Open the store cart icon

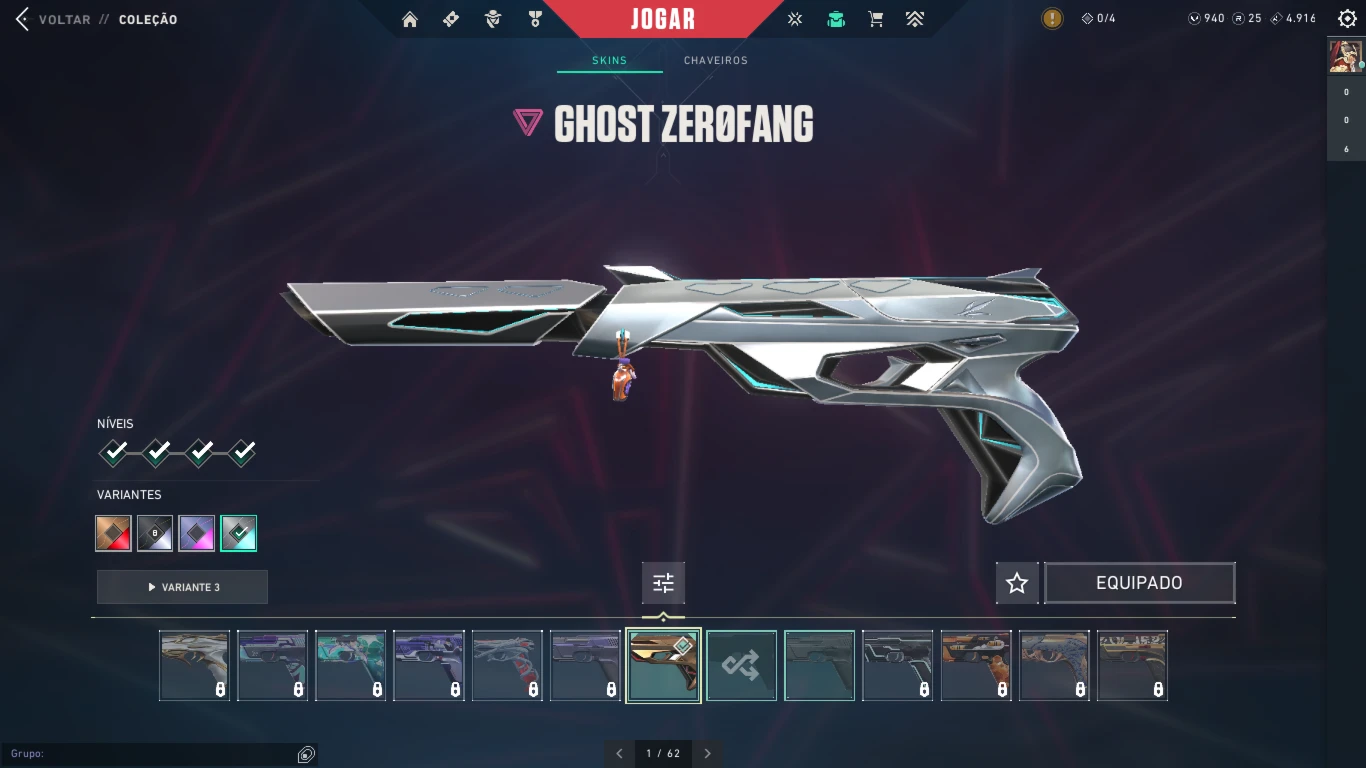[x=876, y=19]
